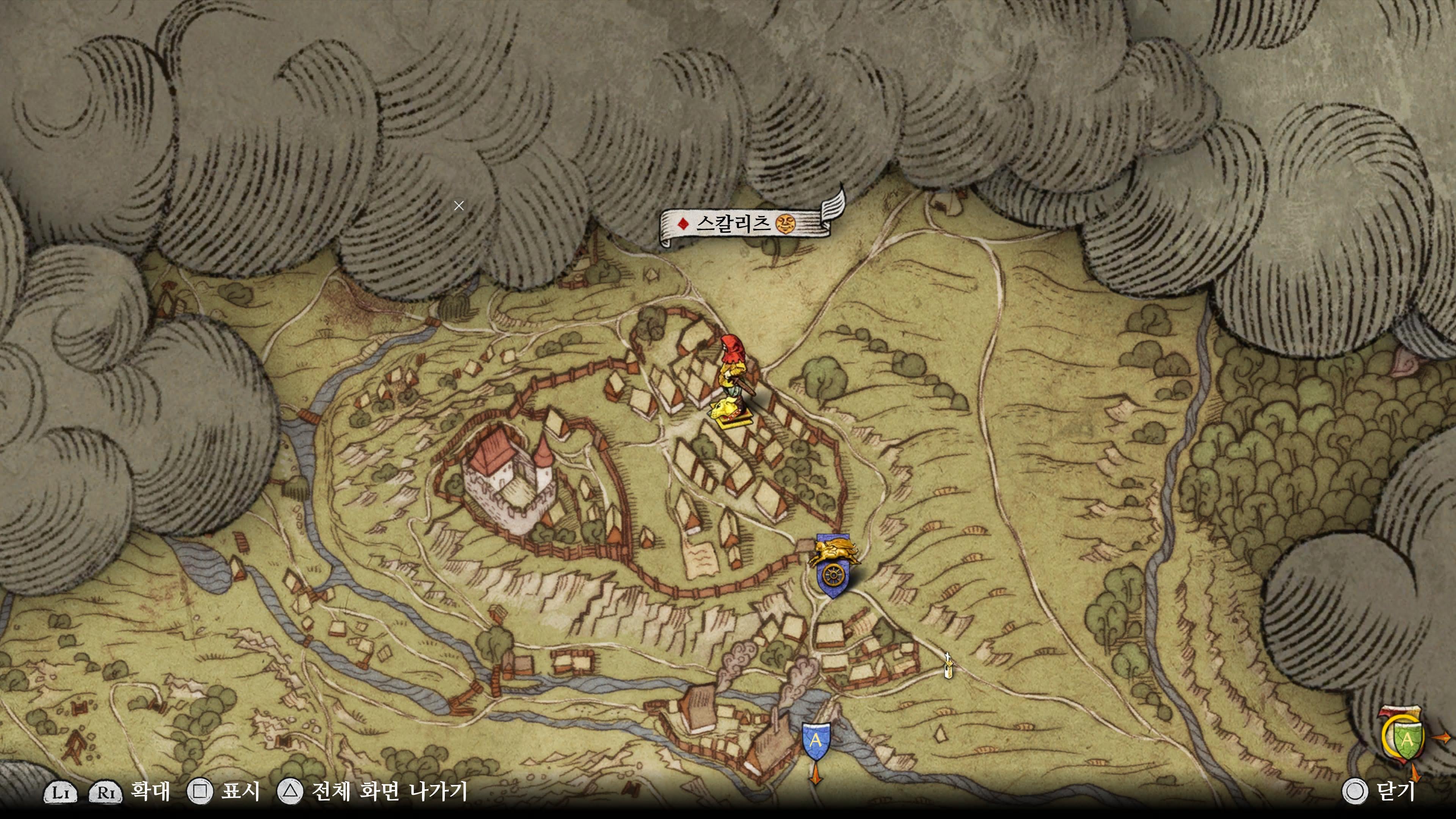1456x819 pixels.
Task: Select the green shield quest marker A
Action: (x=1407, y=740)
